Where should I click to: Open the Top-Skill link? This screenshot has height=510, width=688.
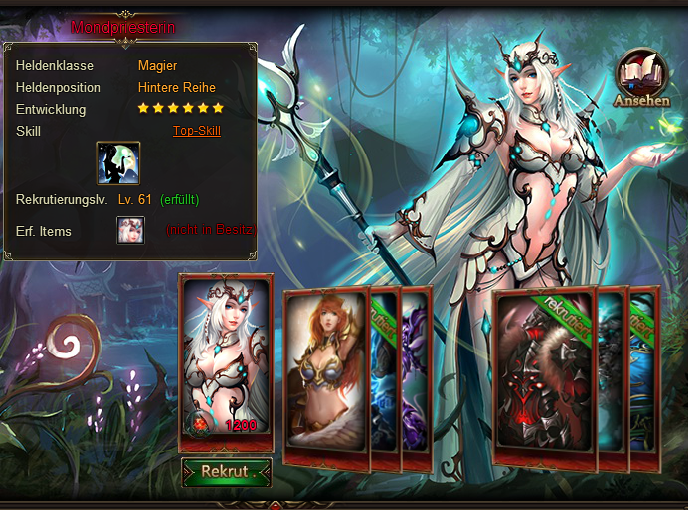[x=196, y=131]
